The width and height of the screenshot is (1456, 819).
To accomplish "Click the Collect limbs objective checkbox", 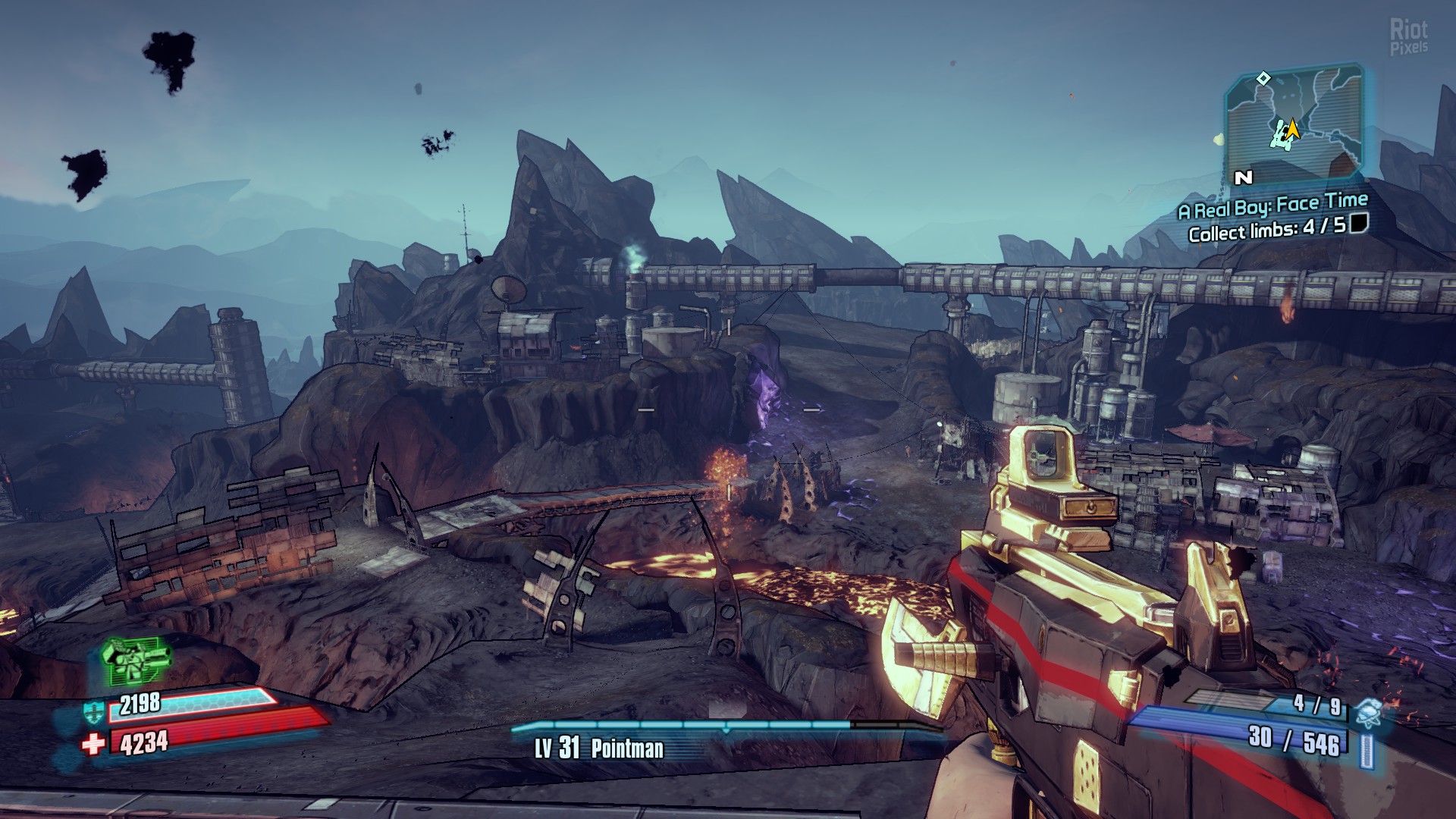I will [1359, 223].
